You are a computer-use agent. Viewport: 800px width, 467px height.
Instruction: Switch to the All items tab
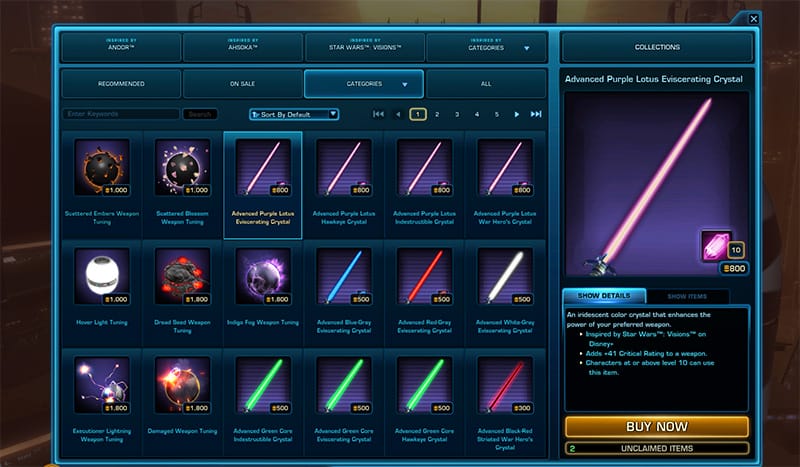coord(487,83)
